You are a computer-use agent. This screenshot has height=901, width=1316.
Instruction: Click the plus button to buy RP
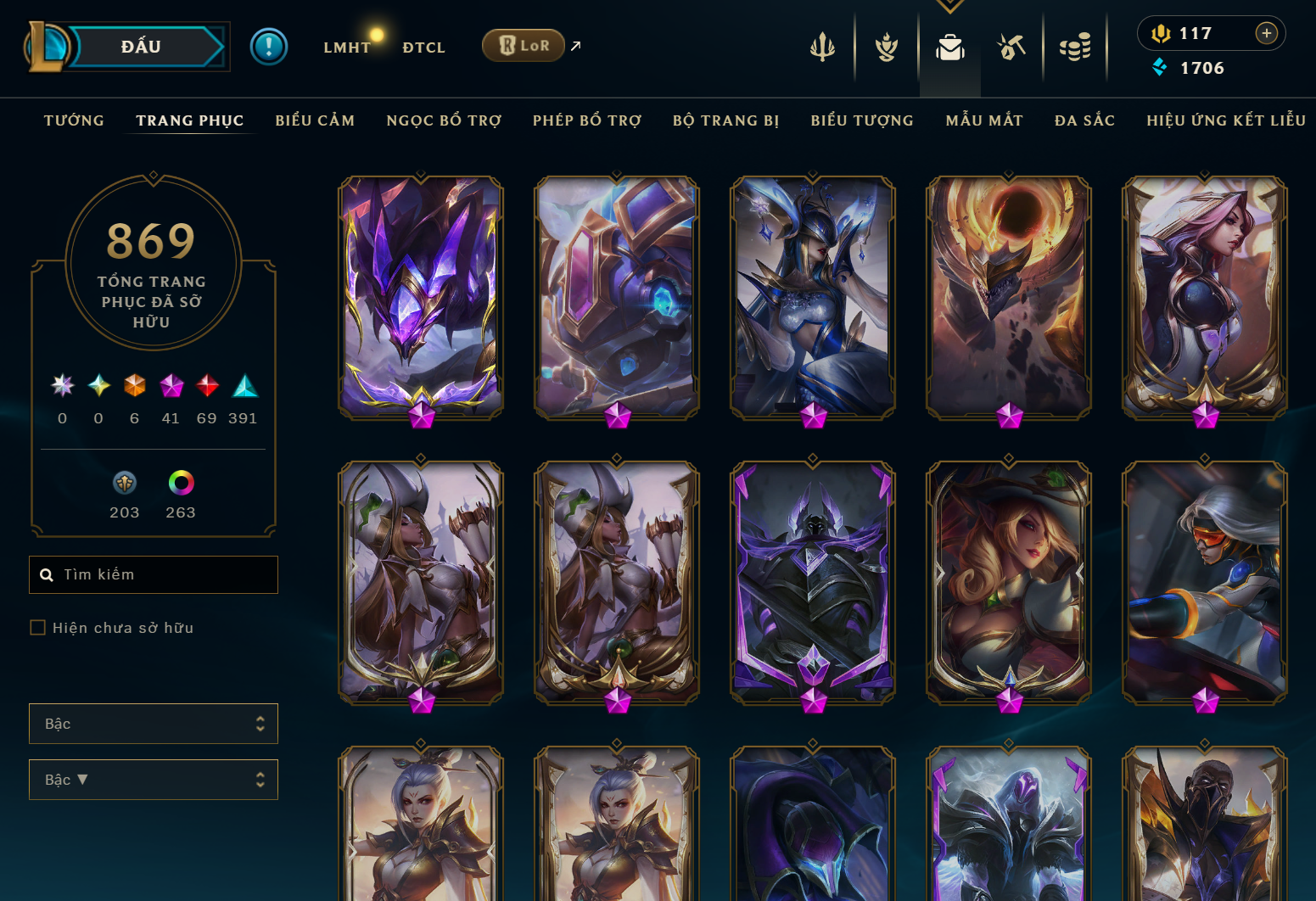click(x=1266, y=33)
